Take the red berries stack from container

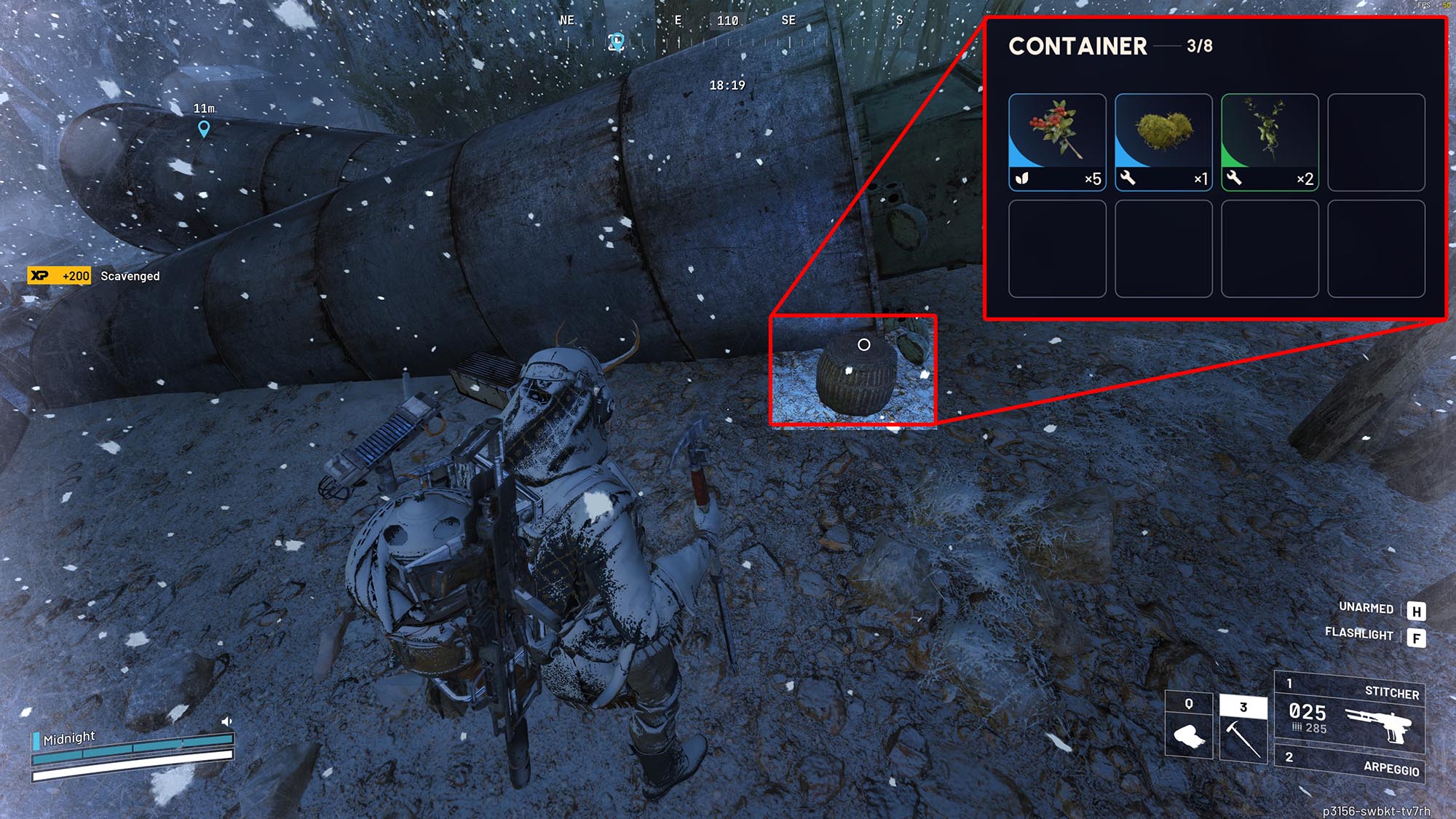pyautogui.click(x=1057, y=142)
